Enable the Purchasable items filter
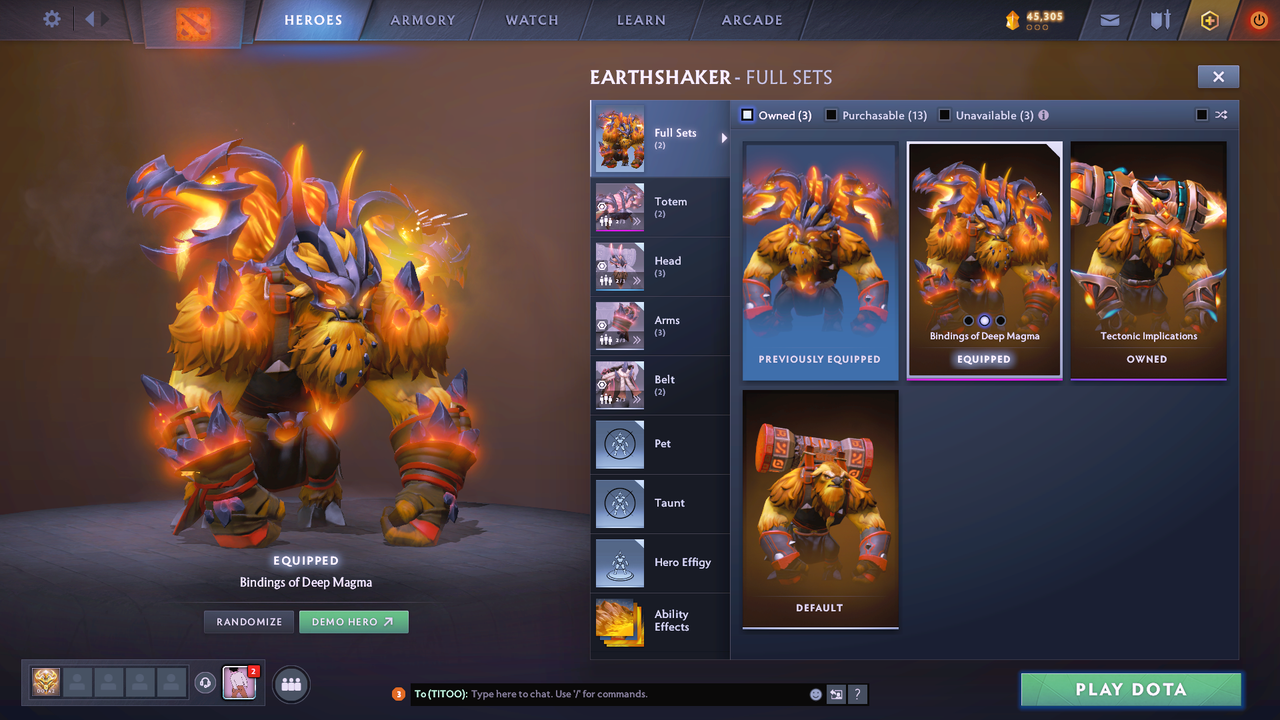1280x720 pixels. click(831, 115)
